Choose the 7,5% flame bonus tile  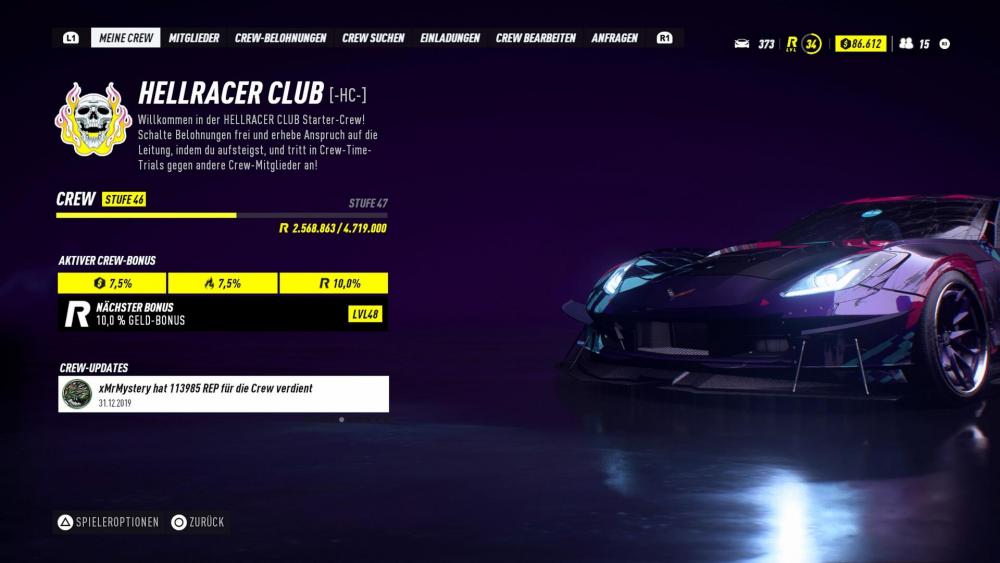[x=222, y=283]
